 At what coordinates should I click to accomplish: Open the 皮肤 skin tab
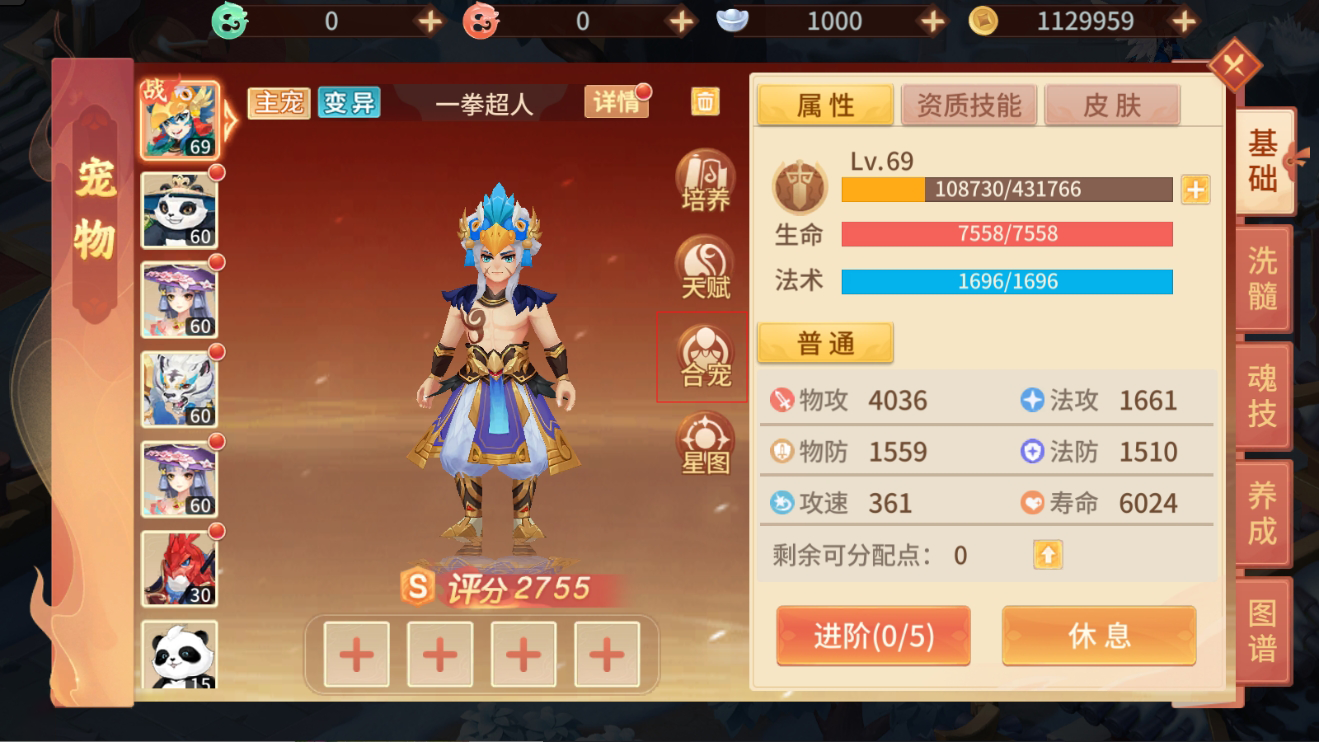[x=1111, y=104]
